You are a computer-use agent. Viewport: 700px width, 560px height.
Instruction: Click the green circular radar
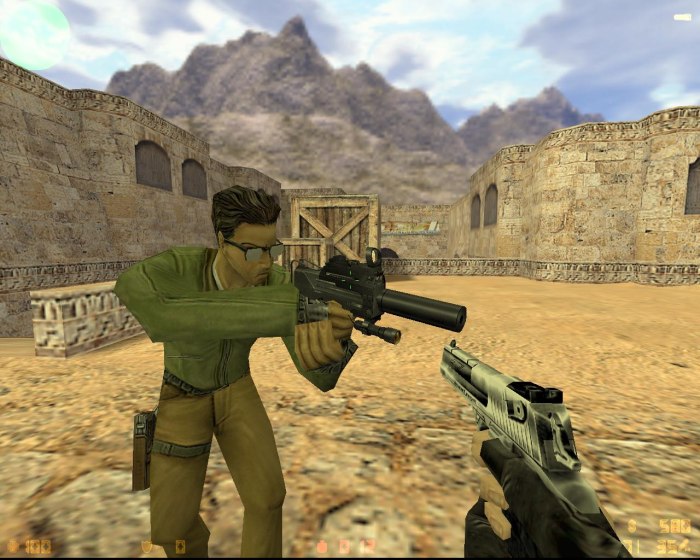tap(33, 35)
